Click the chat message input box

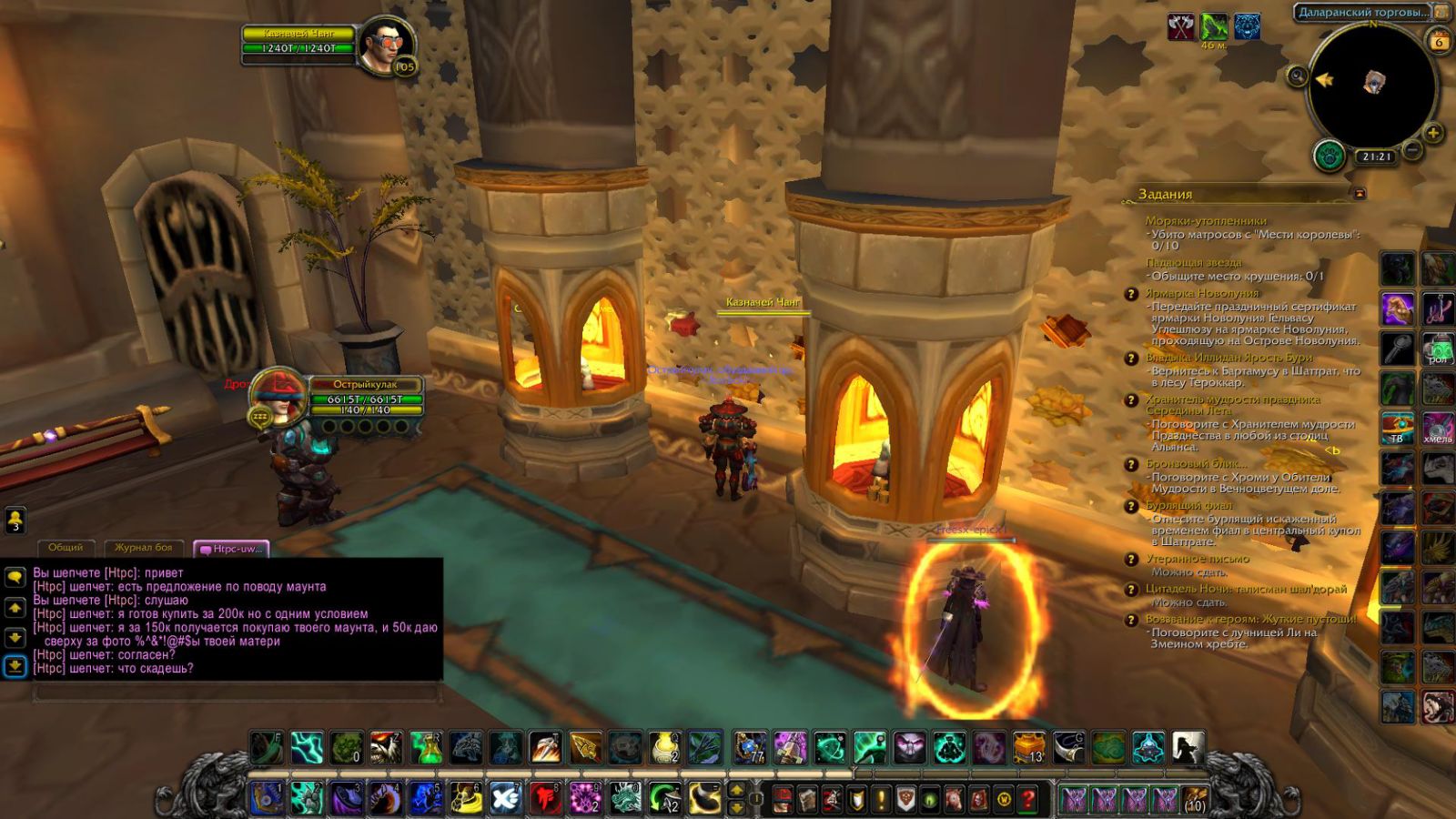pyautogui.click(x=237, y=693)
